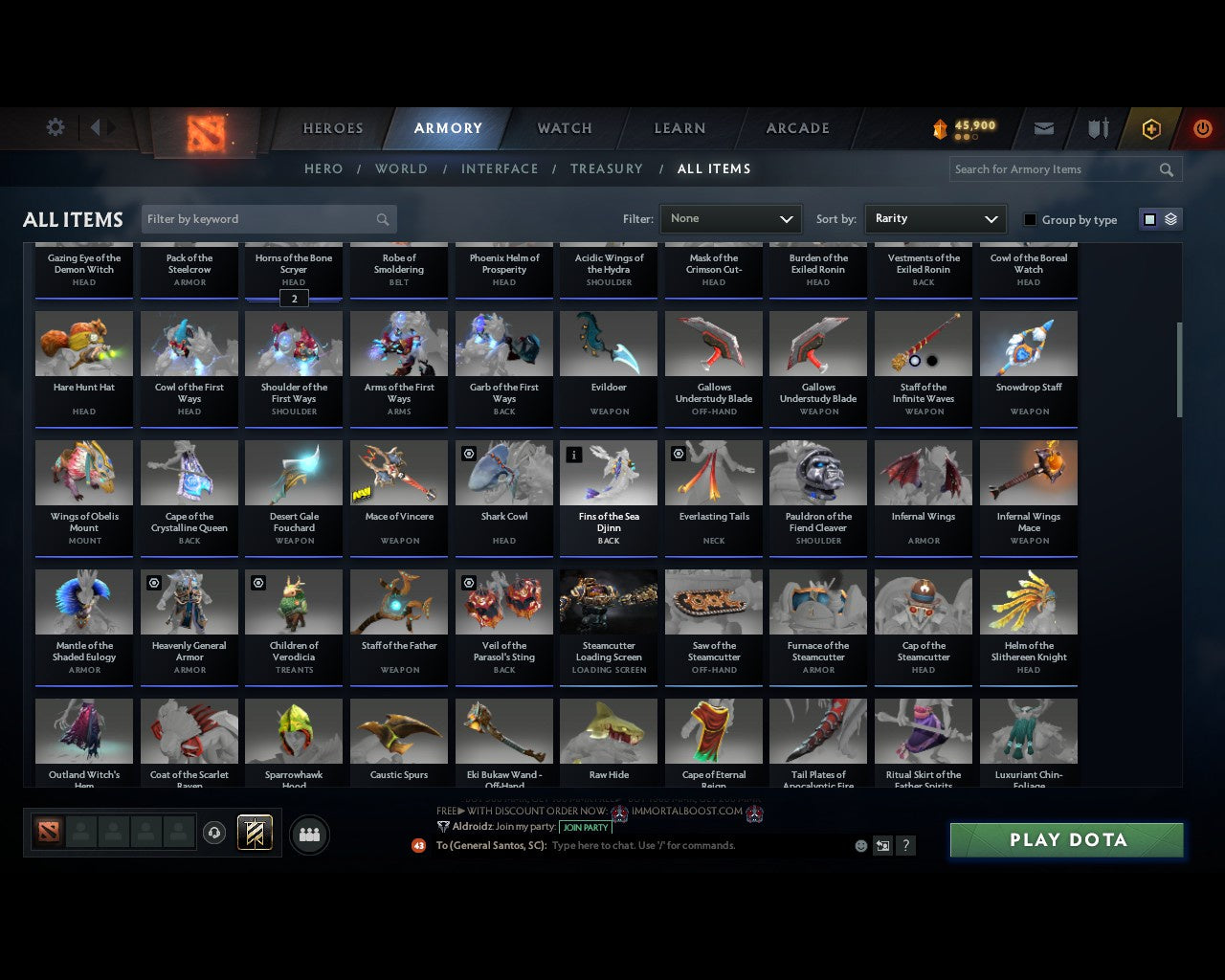Open voice chat headset settings
This screenshot has height=980, width=1225.
[214, 833]
